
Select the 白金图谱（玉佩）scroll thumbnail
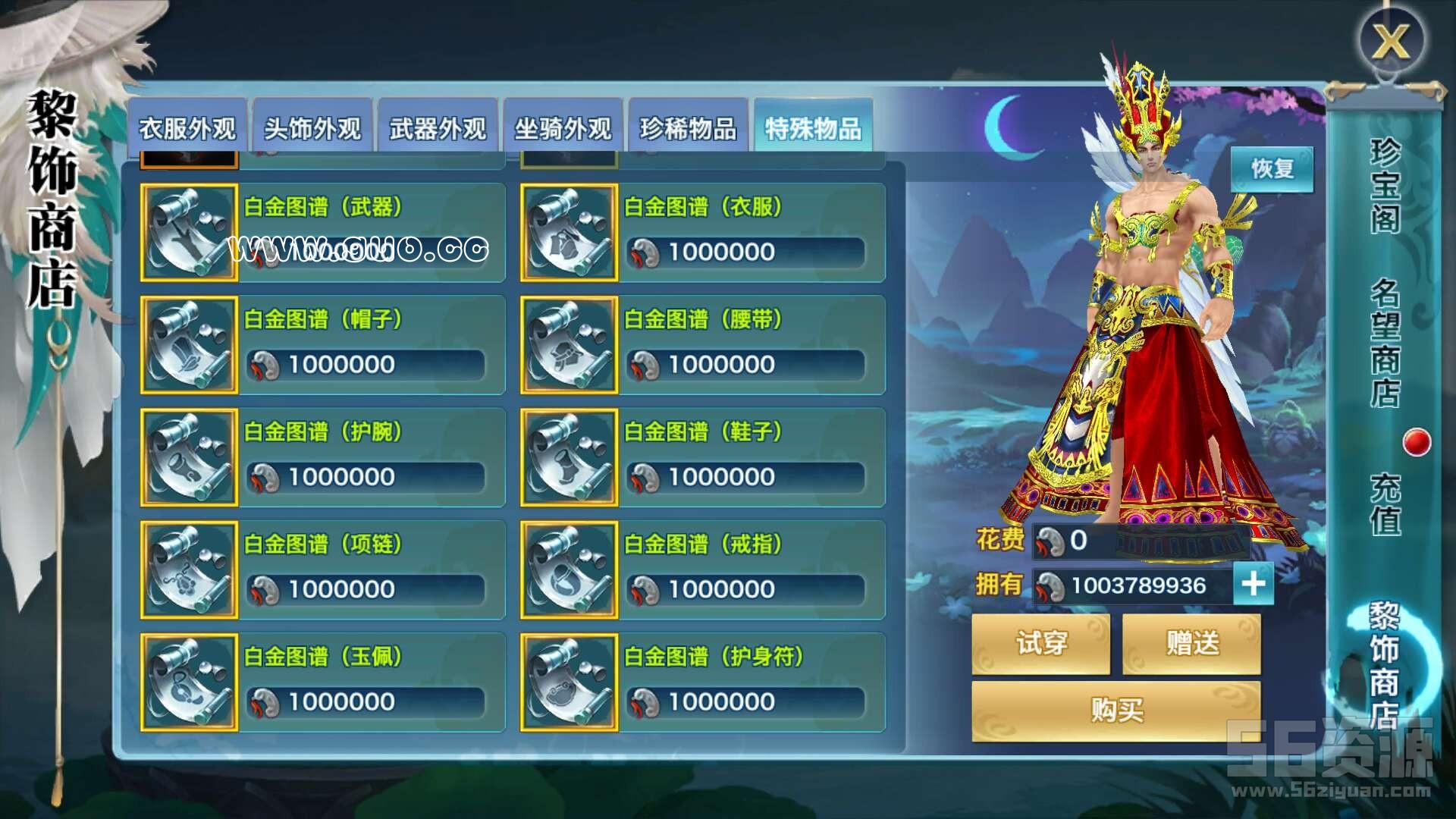point(188,682)
